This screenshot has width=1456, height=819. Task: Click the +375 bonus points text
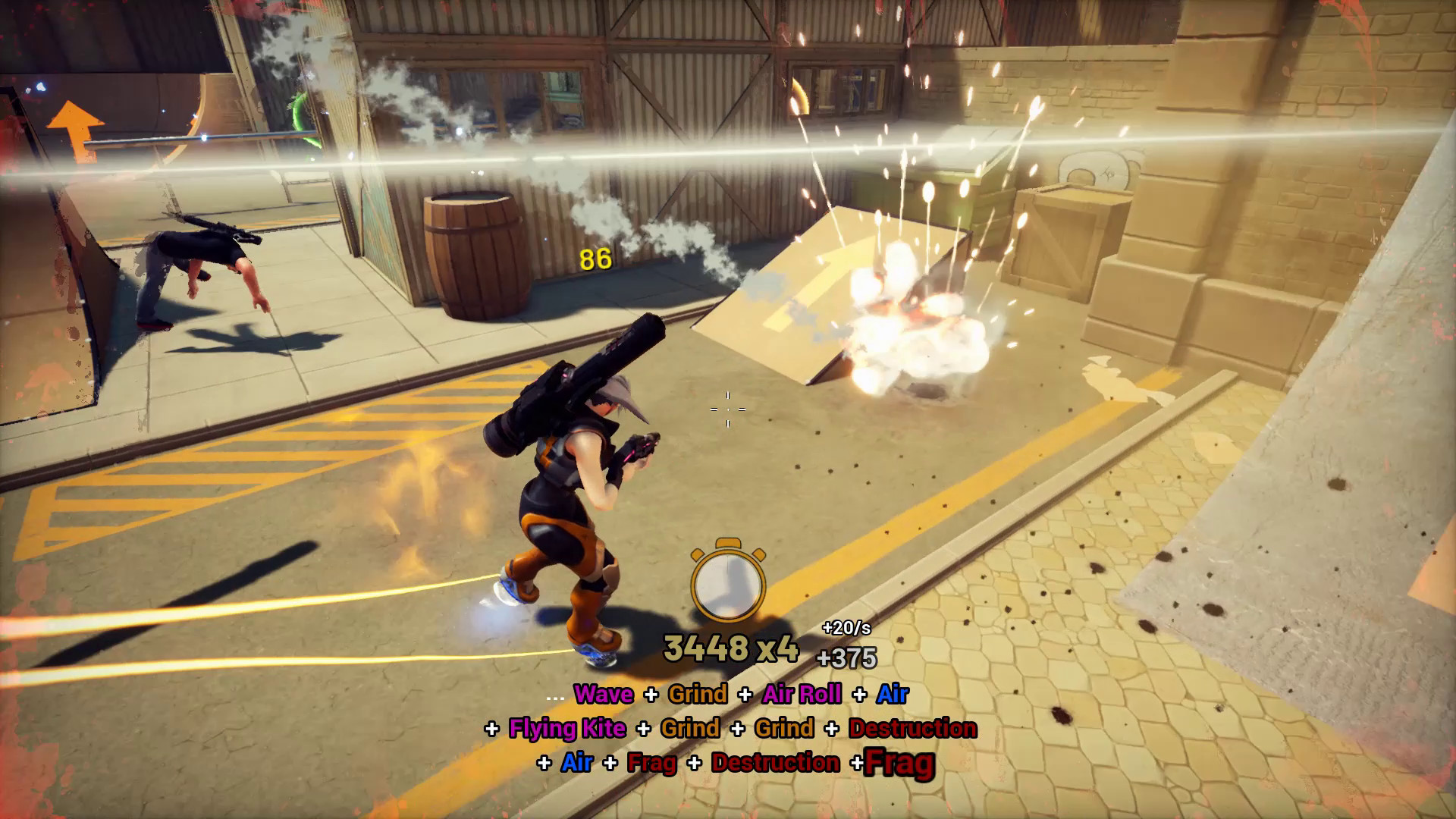pyautogui.click(x=846, y=657)
